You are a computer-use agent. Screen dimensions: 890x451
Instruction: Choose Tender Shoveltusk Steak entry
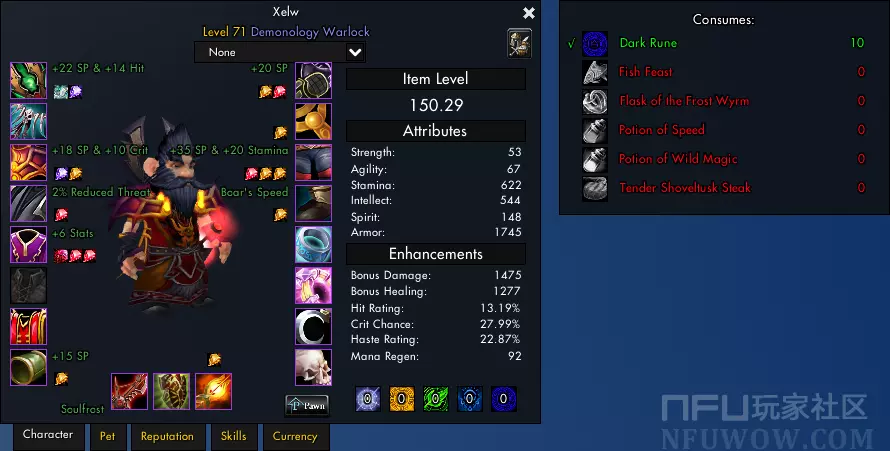pyautogui.click(x=684, y=188)
